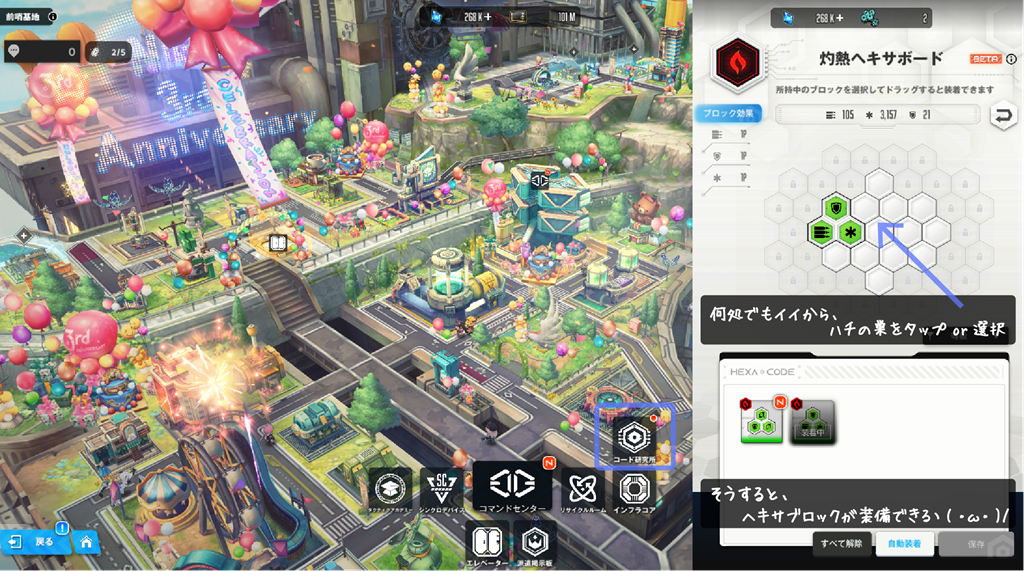Select the new hexa block with N badge
This screenshot has width=1024, height=571.
tap(761, 422)
